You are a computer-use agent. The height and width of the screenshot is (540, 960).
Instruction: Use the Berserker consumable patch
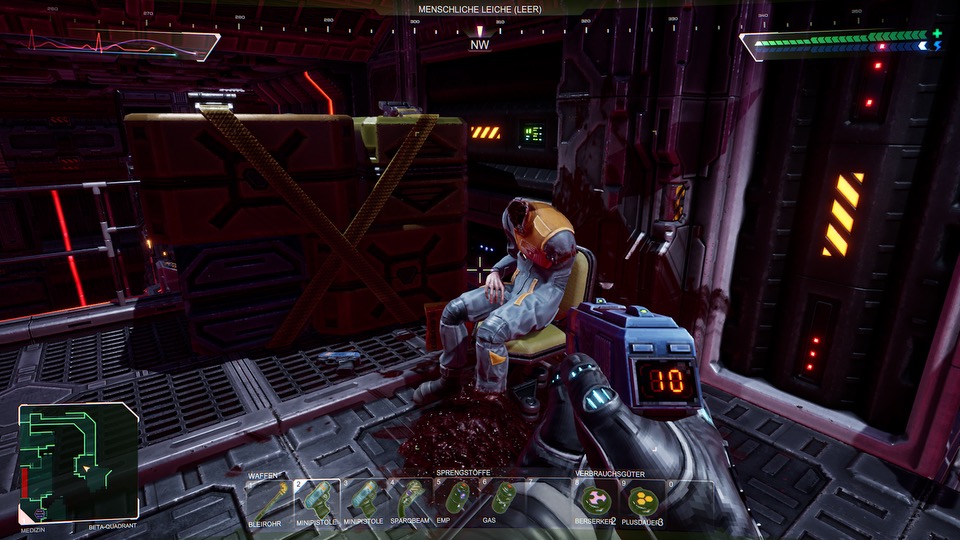tap(597, 500)
